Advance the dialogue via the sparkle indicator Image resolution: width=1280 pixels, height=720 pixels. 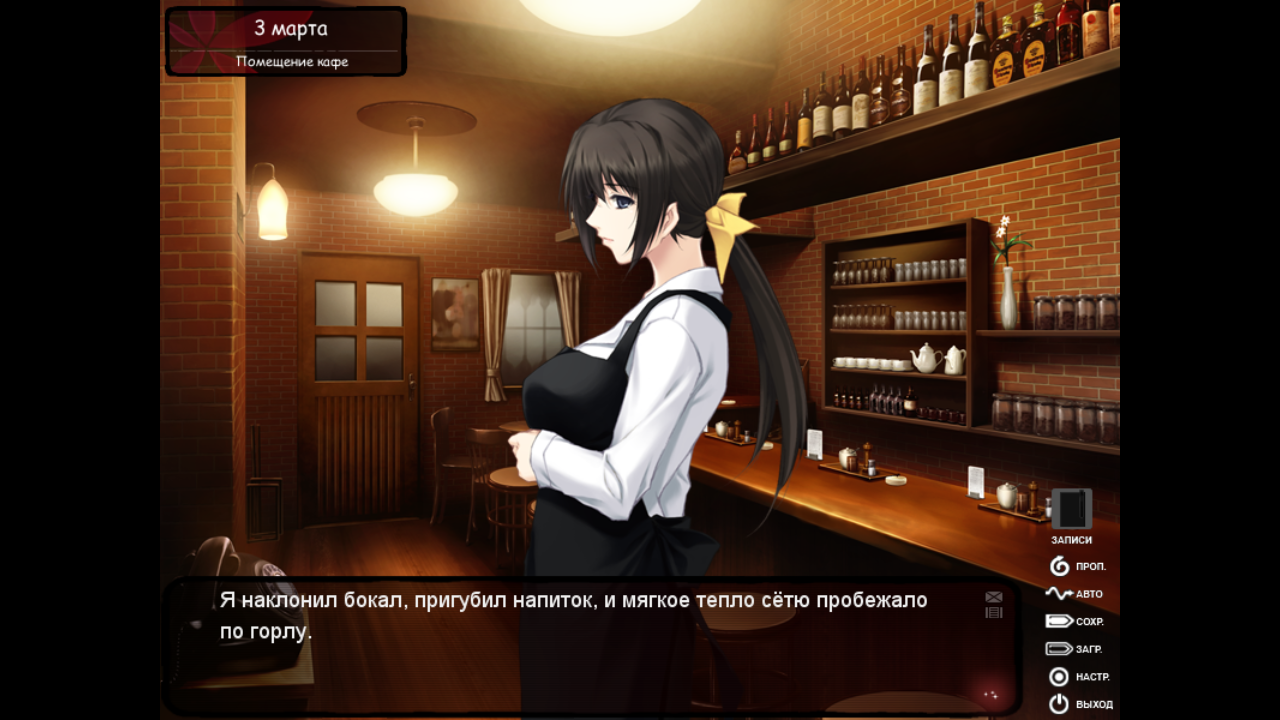(991, 694)
